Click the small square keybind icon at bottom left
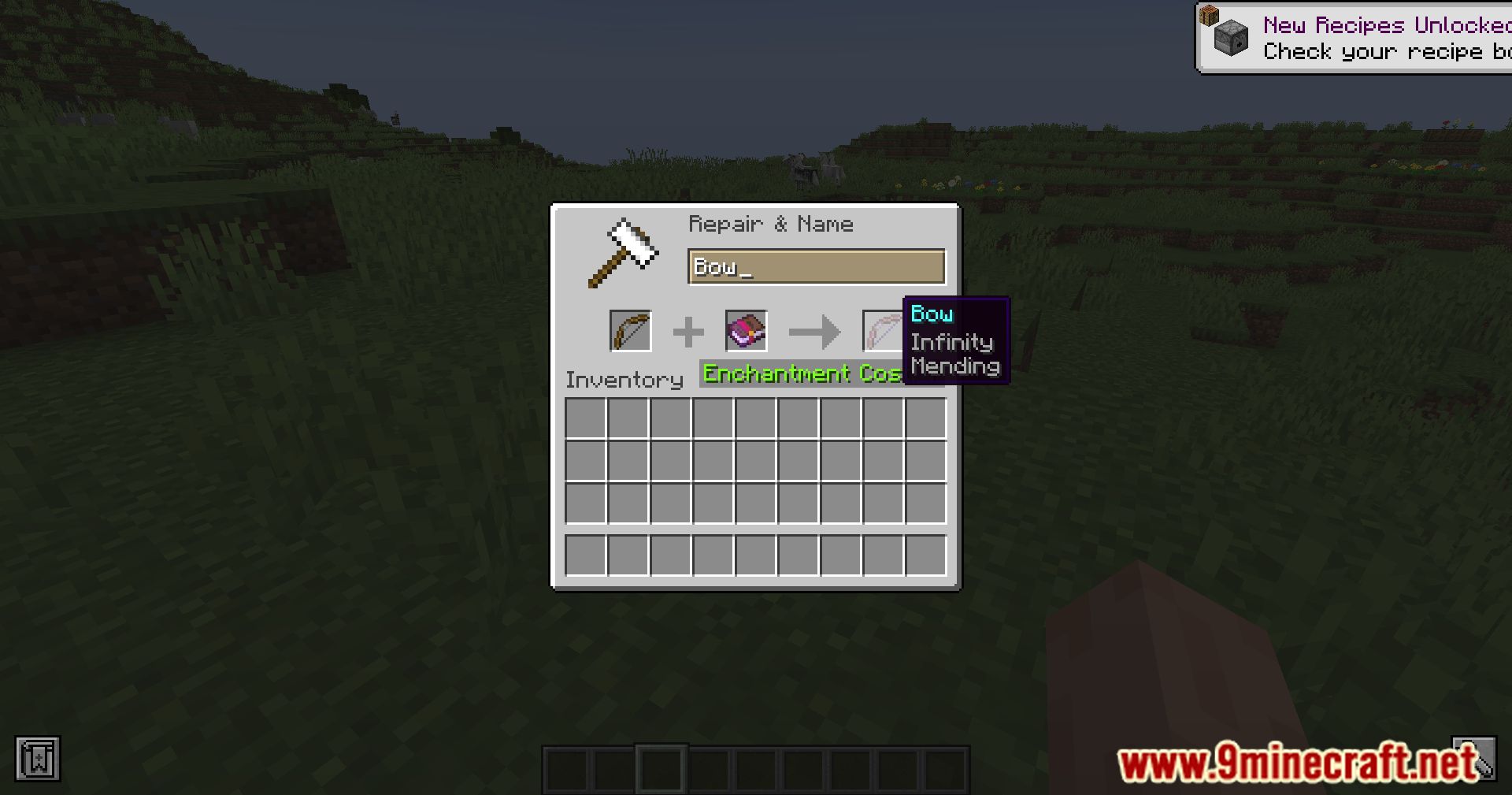 38,760
